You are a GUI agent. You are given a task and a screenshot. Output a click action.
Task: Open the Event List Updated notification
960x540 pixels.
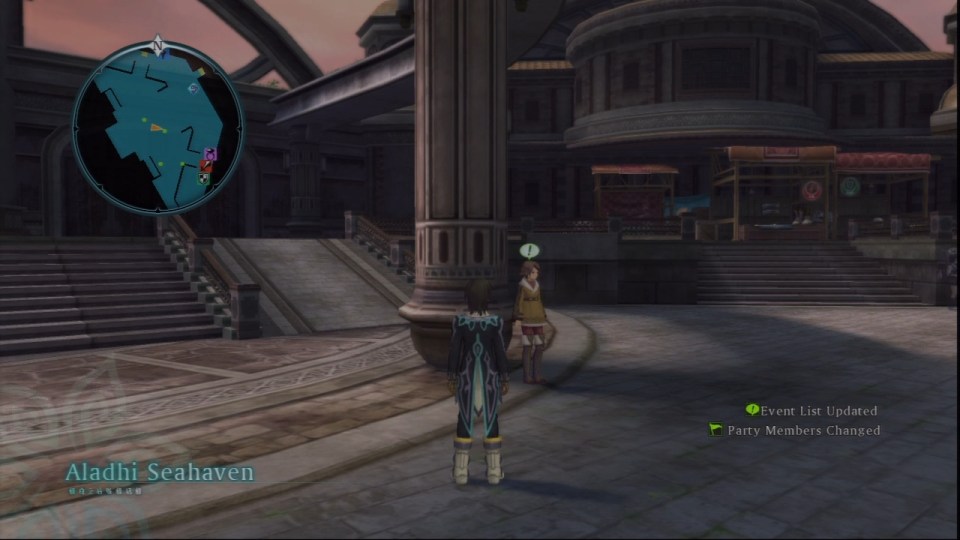pyautogui.click(x=811, y=410)
